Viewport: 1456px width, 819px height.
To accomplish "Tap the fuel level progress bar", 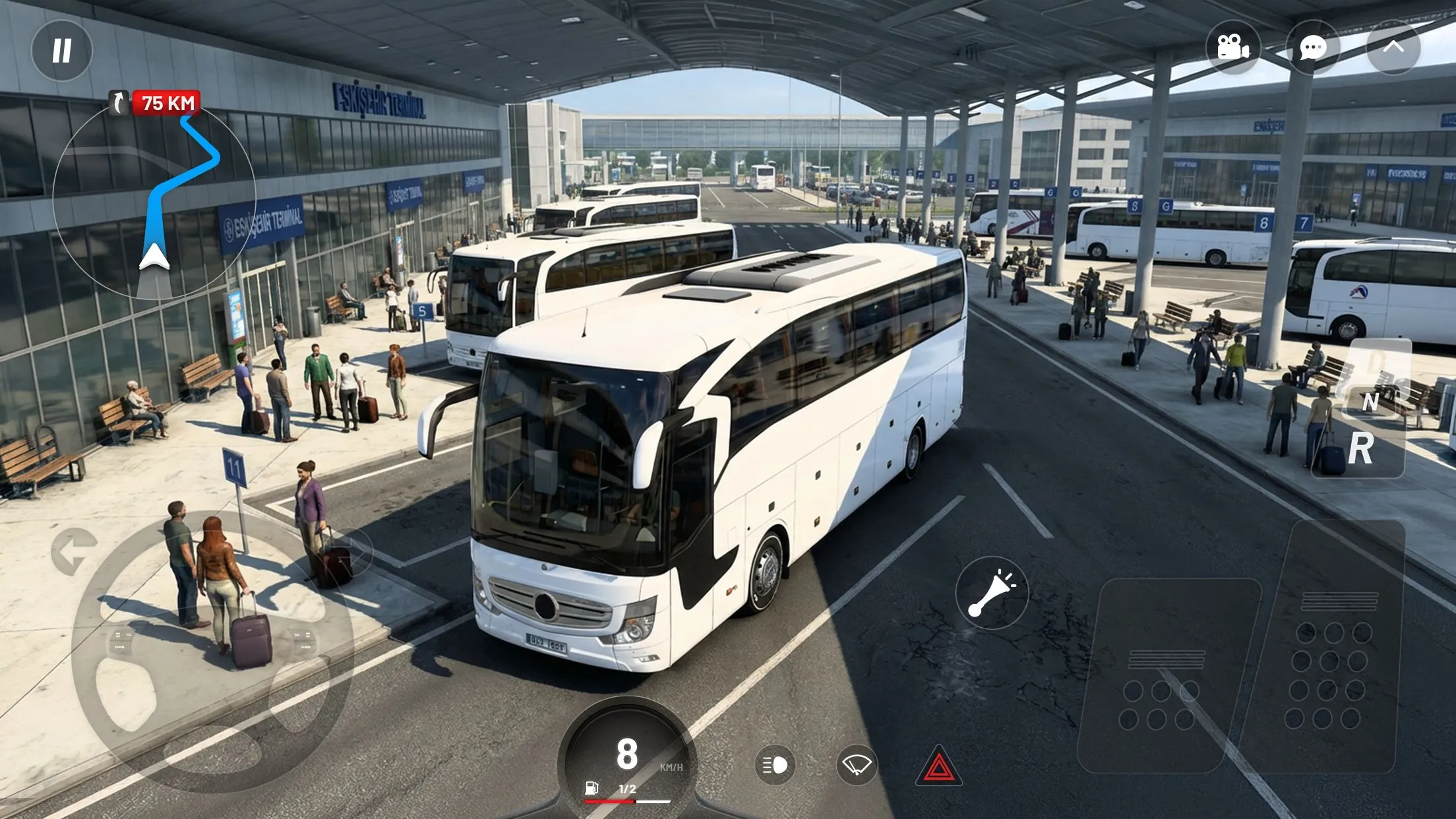I will tap(626, 800).
